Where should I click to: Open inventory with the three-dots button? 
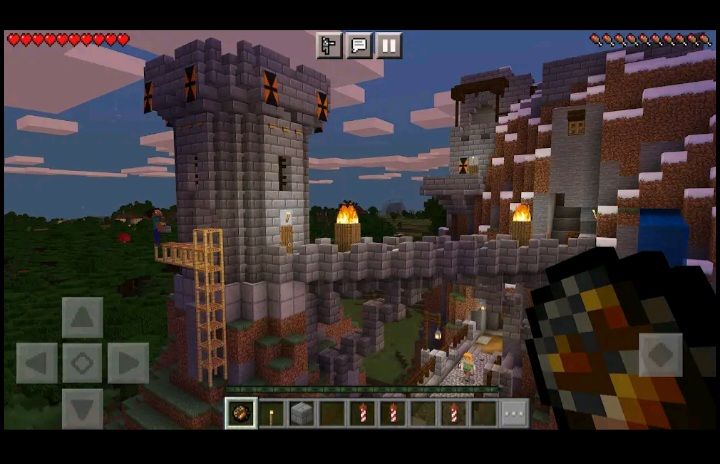pyautogui.click(x=514, y=413)
